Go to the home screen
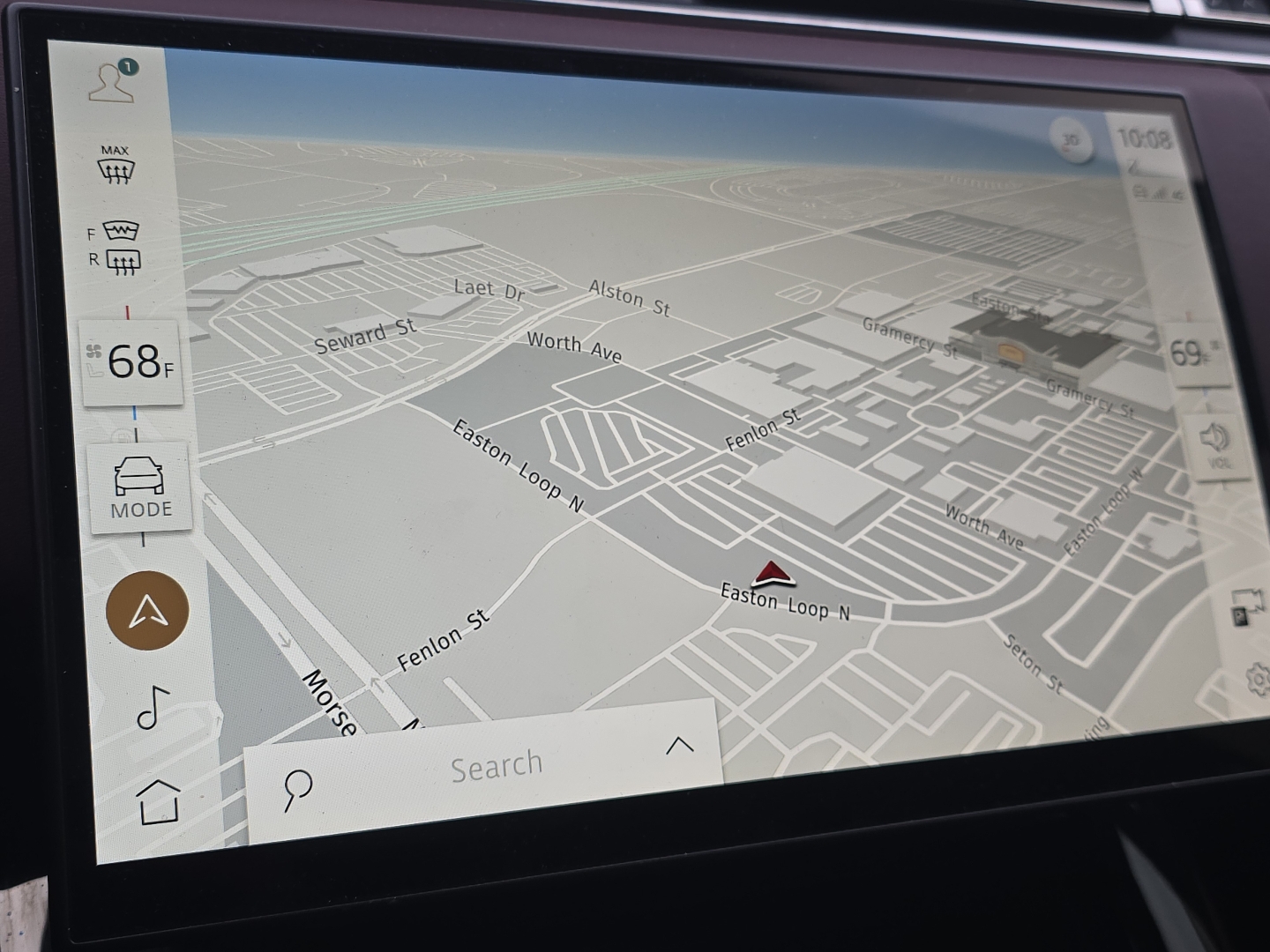 point(159,801)
